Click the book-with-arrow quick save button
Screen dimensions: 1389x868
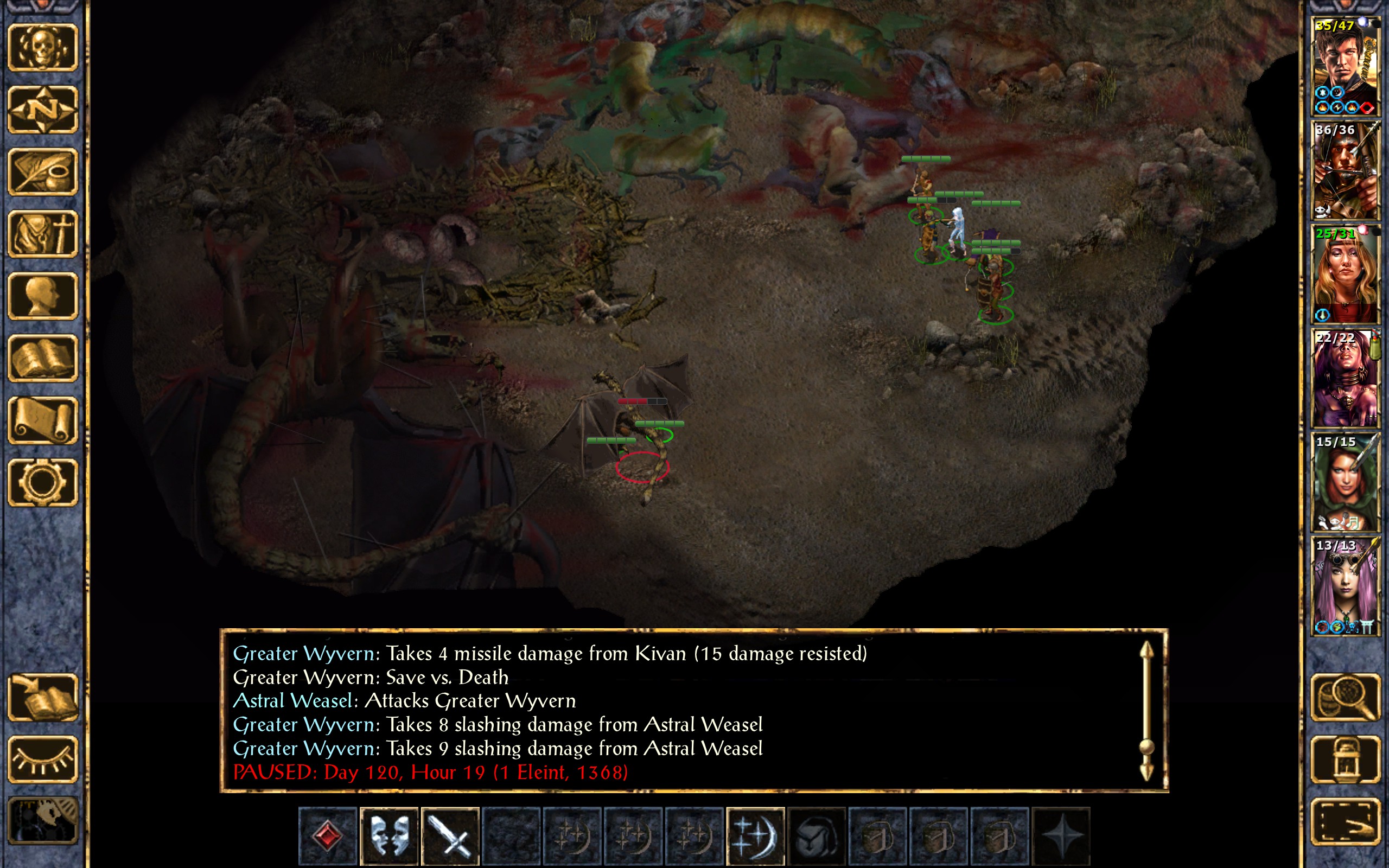[x=43, y=698]
